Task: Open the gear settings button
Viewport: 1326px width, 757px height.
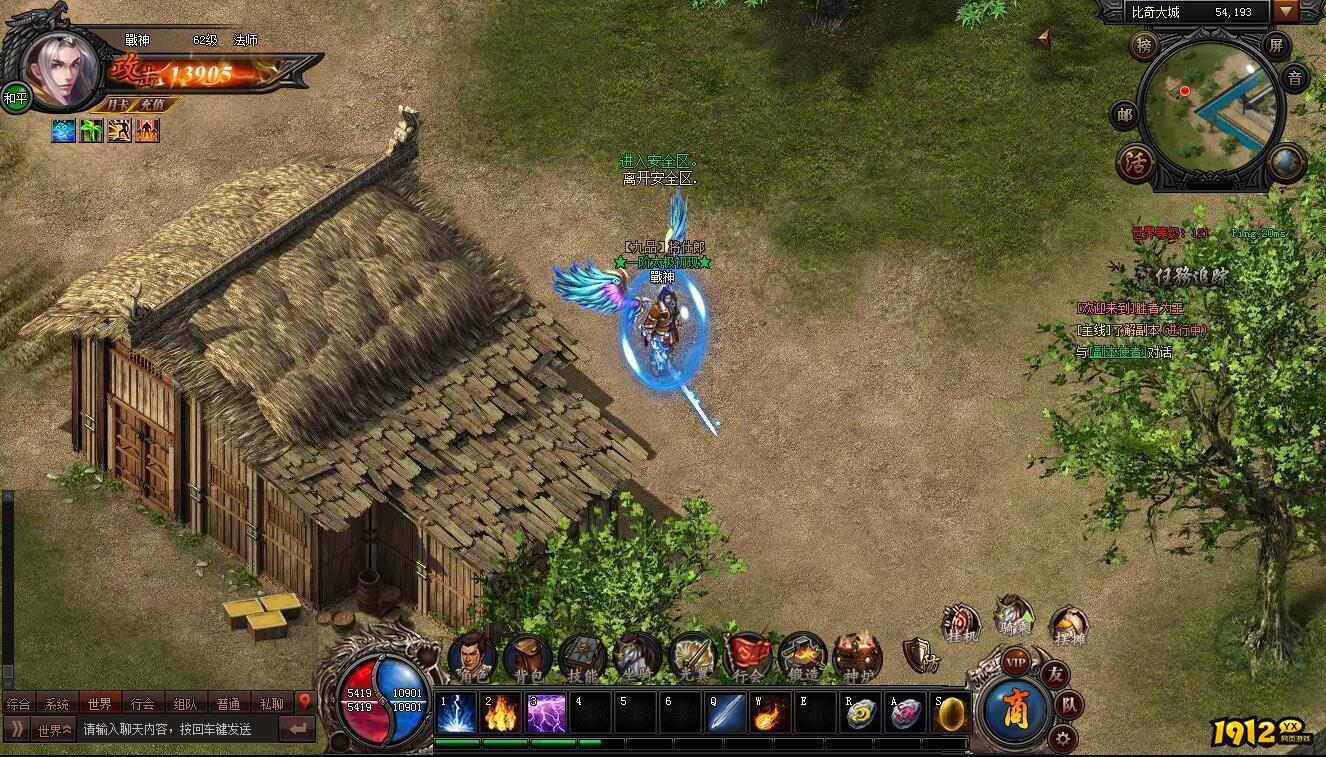Action: coord(1063,739)
